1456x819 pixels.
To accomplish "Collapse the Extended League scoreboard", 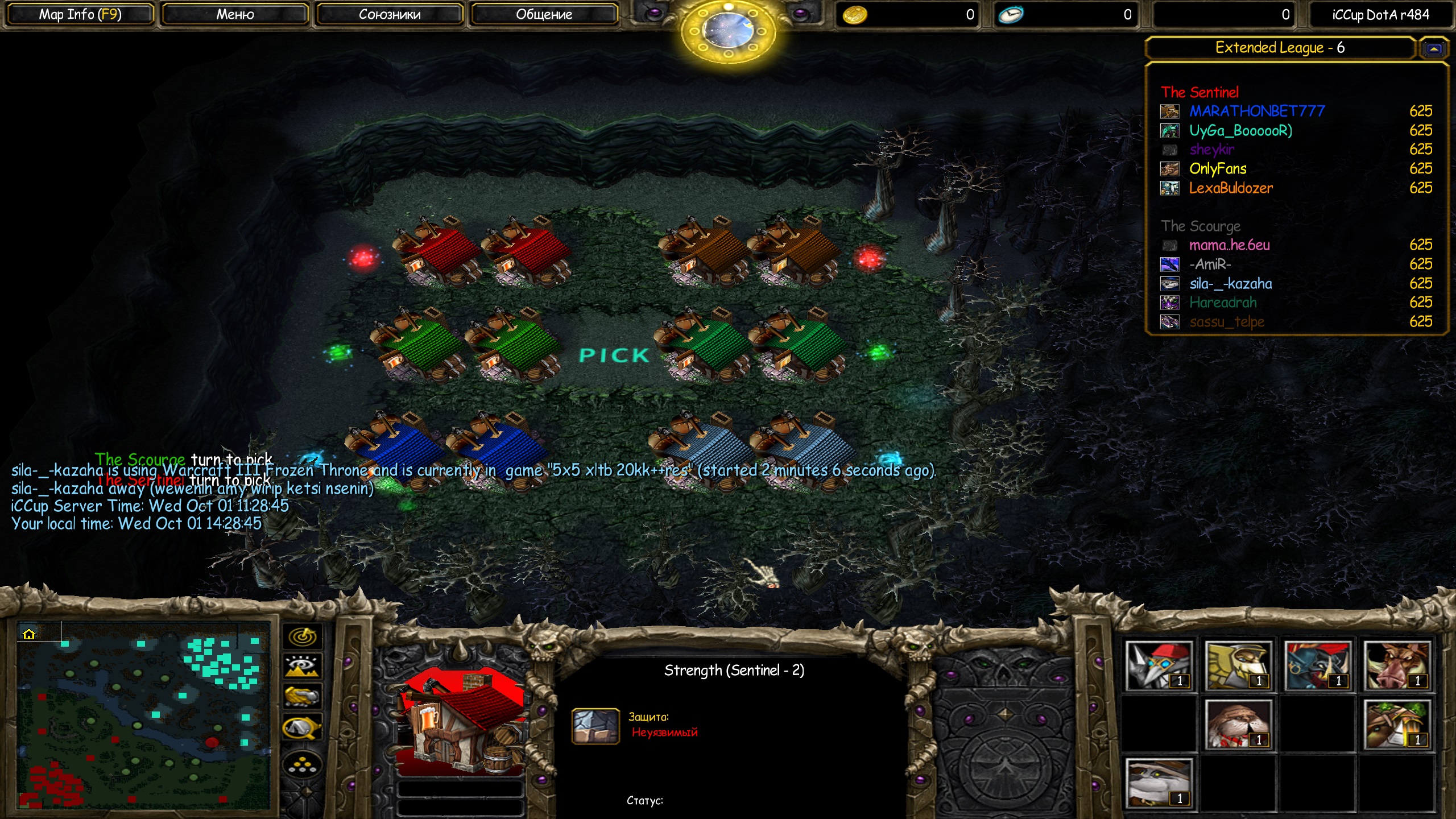I will (x=1434, y=49).
